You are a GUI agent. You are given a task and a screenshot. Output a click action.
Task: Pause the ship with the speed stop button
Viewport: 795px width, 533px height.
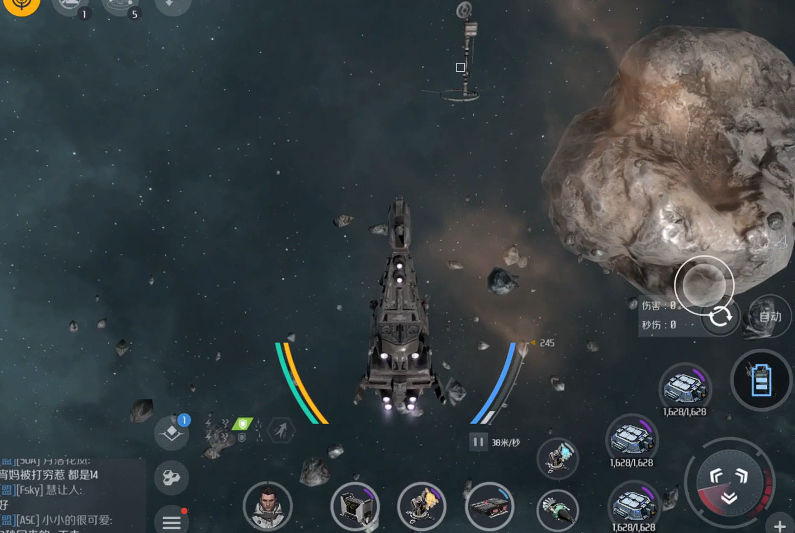(478, 441)
